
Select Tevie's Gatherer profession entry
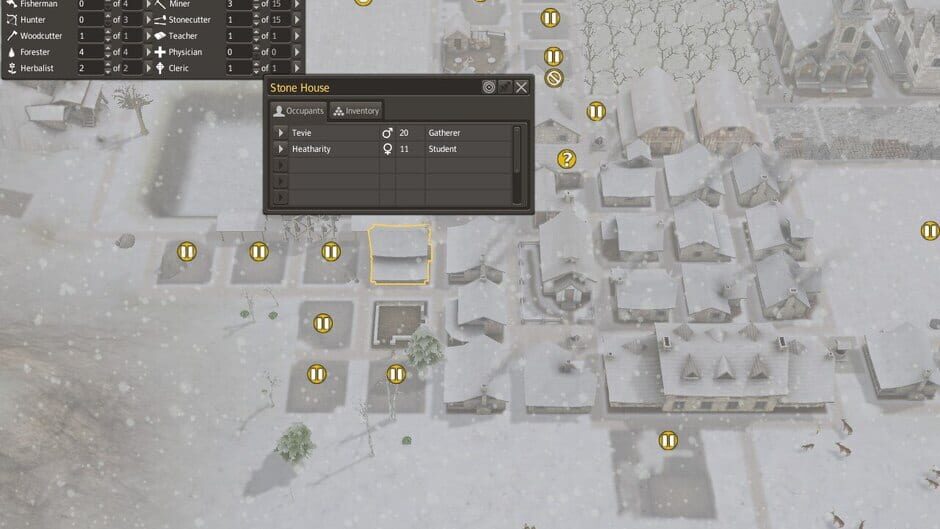point(443,133)
